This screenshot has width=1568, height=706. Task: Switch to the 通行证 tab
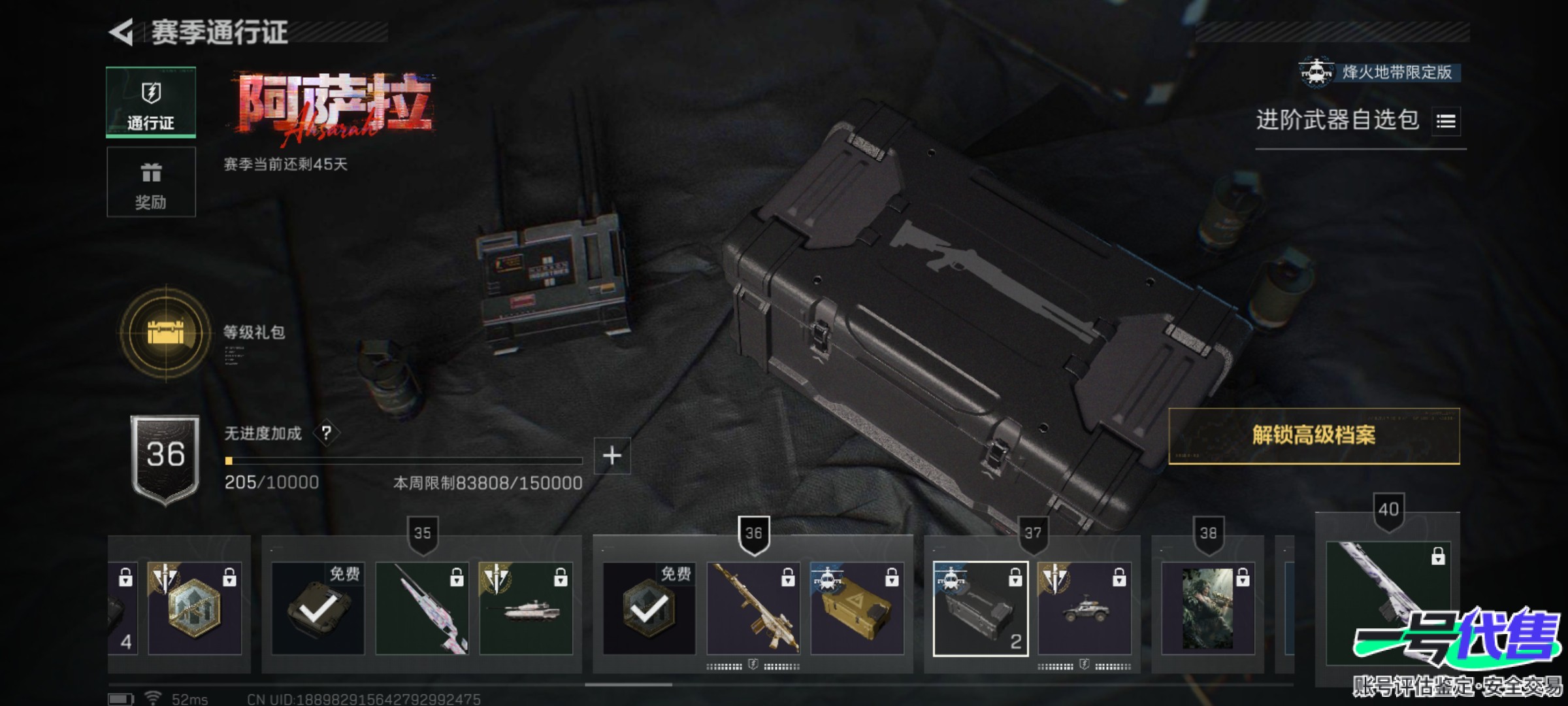point(151,102)
